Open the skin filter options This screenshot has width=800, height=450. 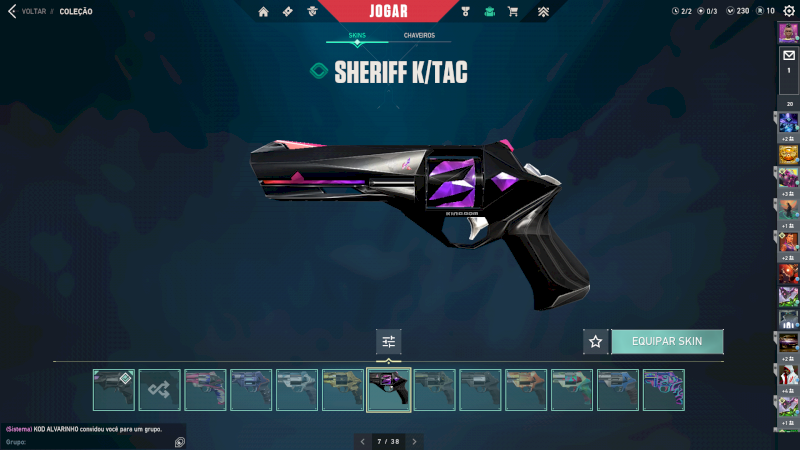pyautogui.click(x=388, y=341)
